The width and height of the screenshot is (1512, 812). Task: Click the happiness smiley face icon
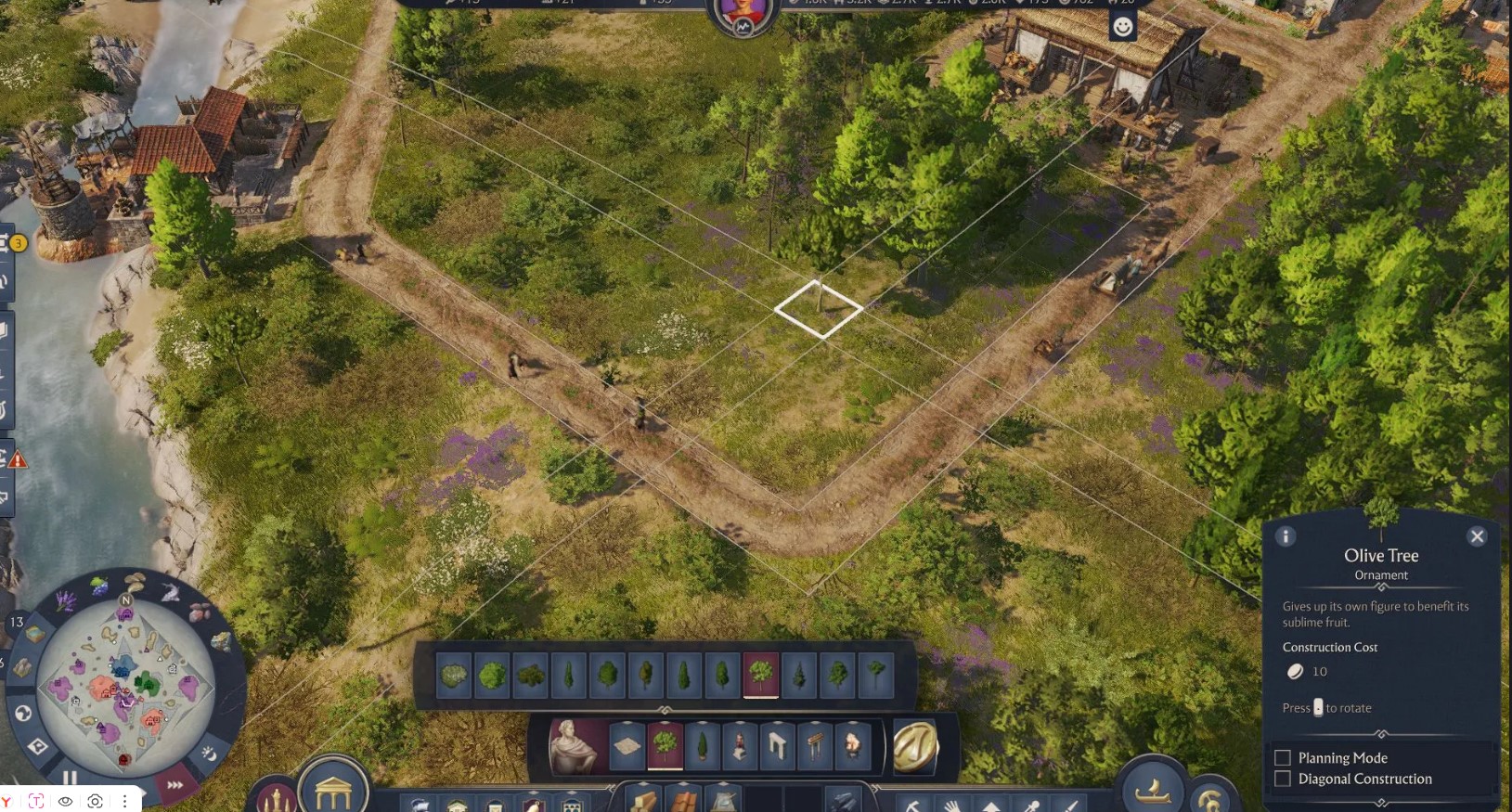(1123, 27)
